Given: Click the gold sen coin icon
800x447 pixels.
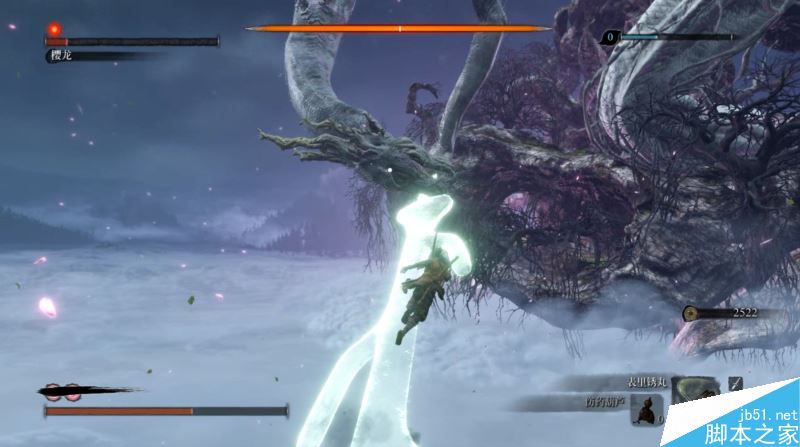Looking at the screenshot, I should [x=690, y=313].
